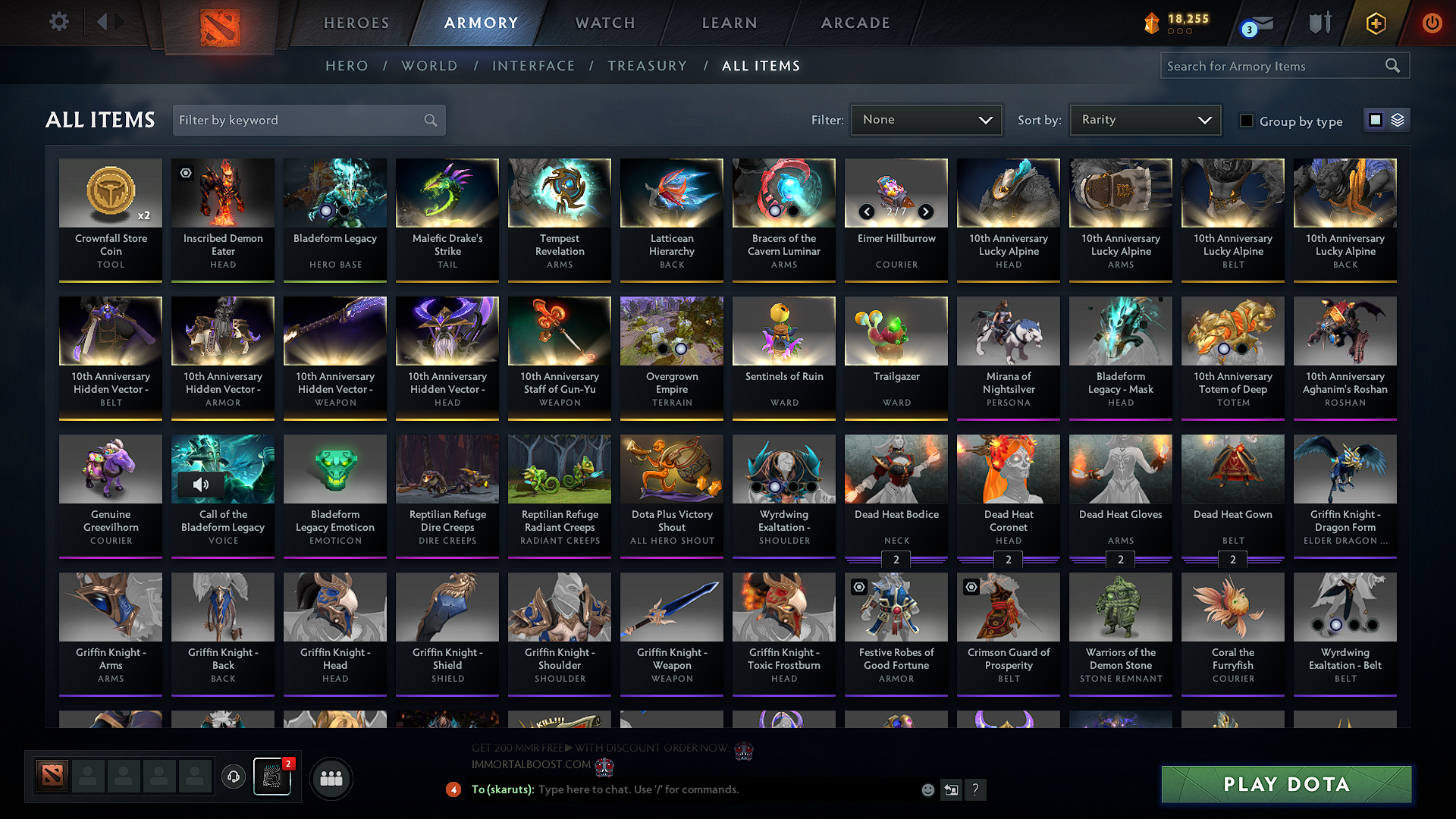Click the shield and sword gear icon
The width and height of the screenshot is (1456, 819).
coord(1319,24)
